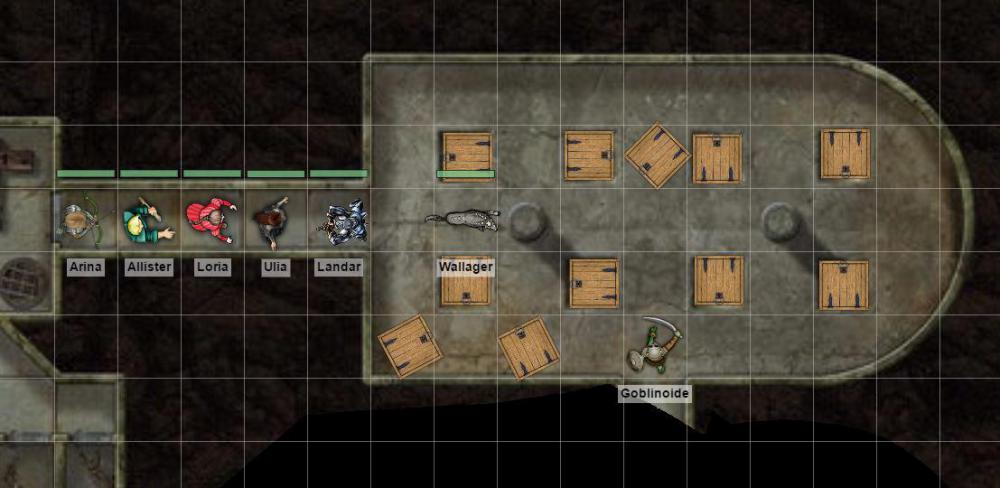
Task: Choose the red-robed Loria token
Action: click(x=211, y=220)
